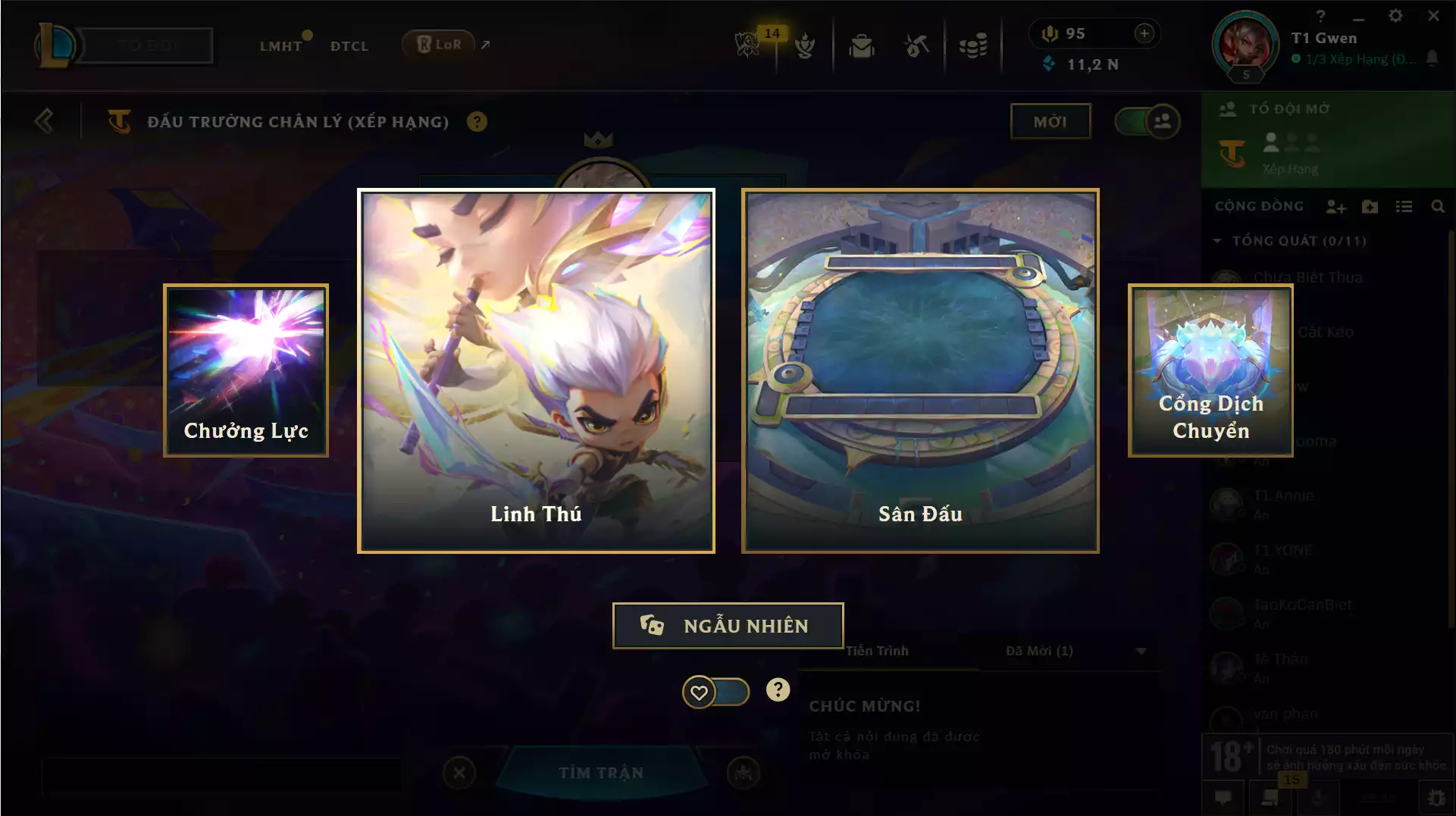Open the TFT pass trophy icon
This screenshot has width=1456, height=816.
[806, 45]
